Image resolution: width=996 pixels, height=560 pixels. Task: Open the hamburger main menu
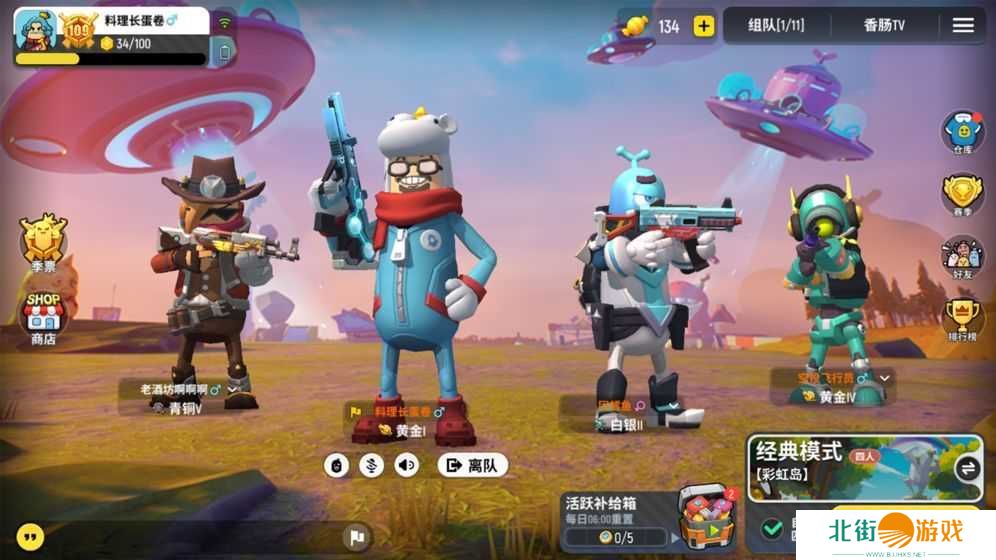click(x=963, y=26)
